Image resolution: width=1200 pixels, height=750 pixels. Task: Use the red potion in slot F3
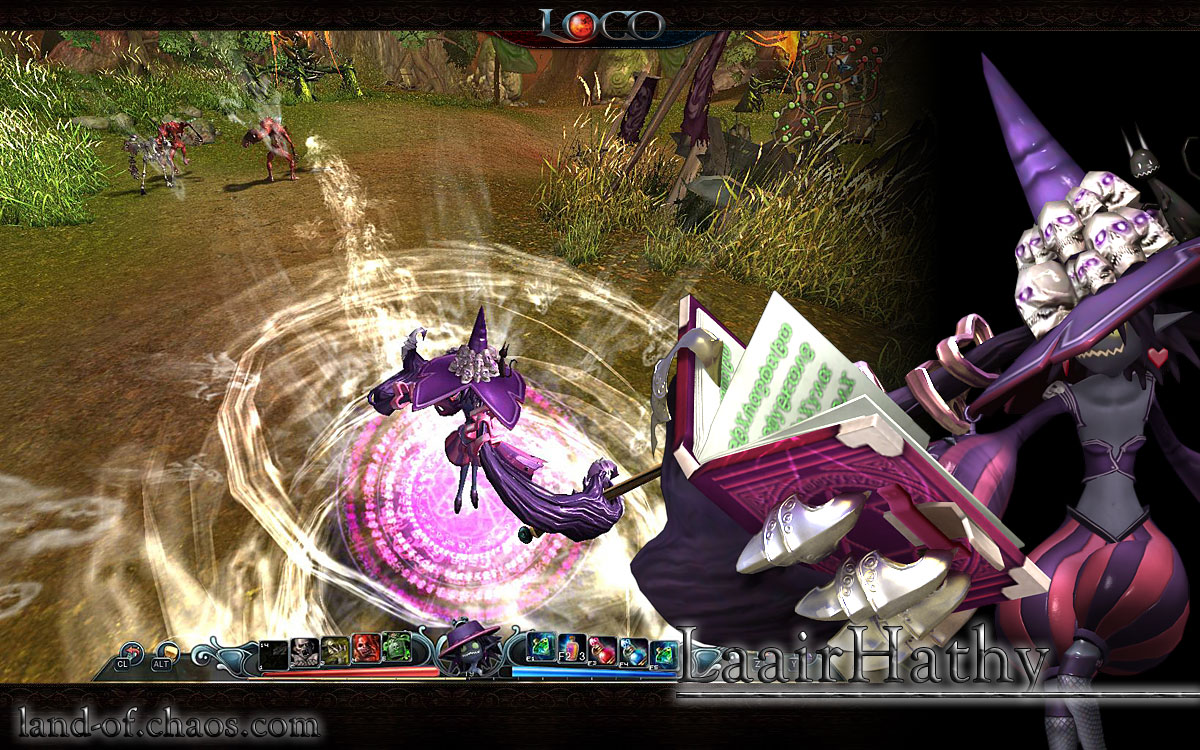coord(603,651)
